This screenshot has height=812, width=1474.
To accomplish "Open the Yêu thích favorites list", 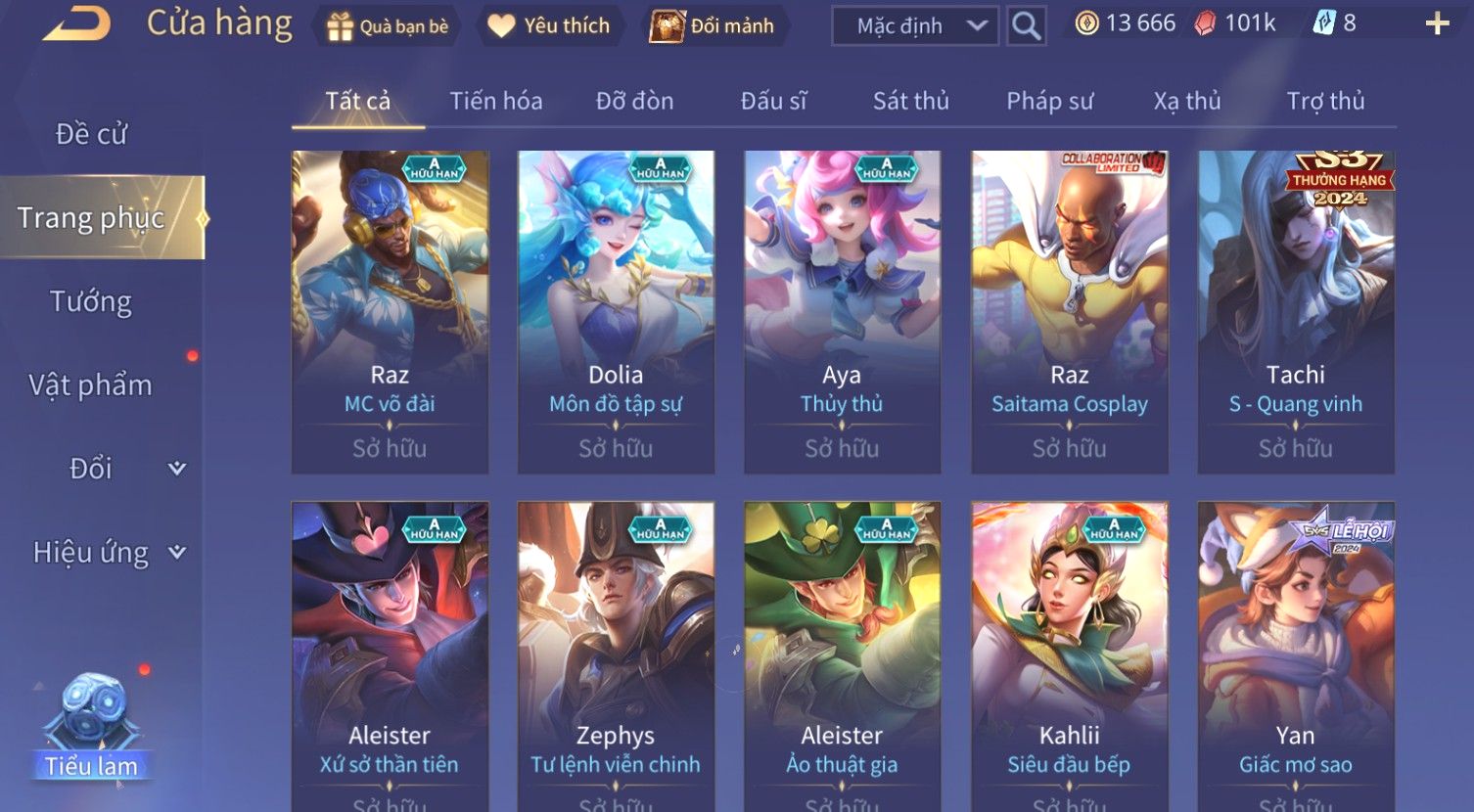I will click(549, 26).
